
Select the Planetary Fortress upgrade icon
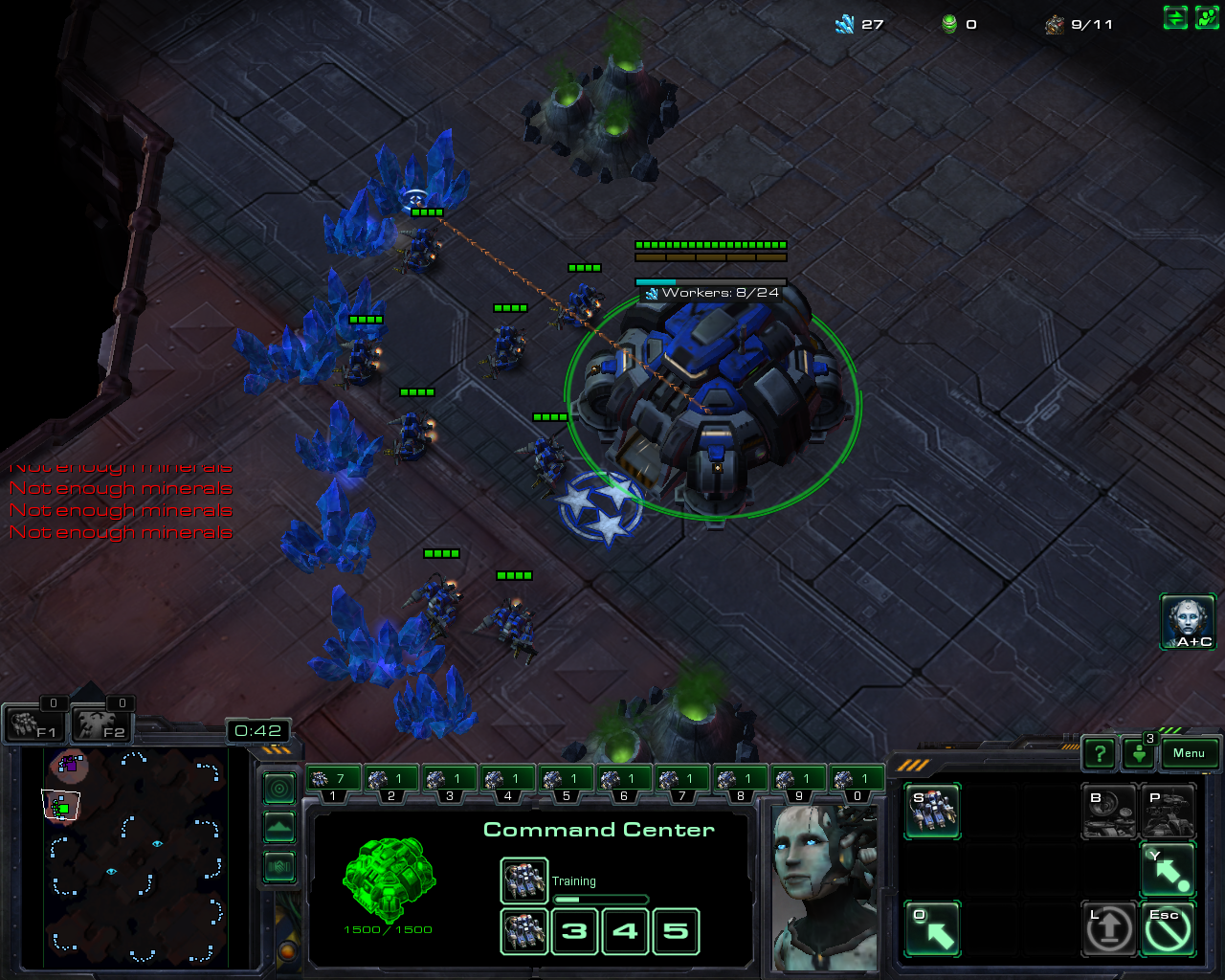pos(1168,810)
